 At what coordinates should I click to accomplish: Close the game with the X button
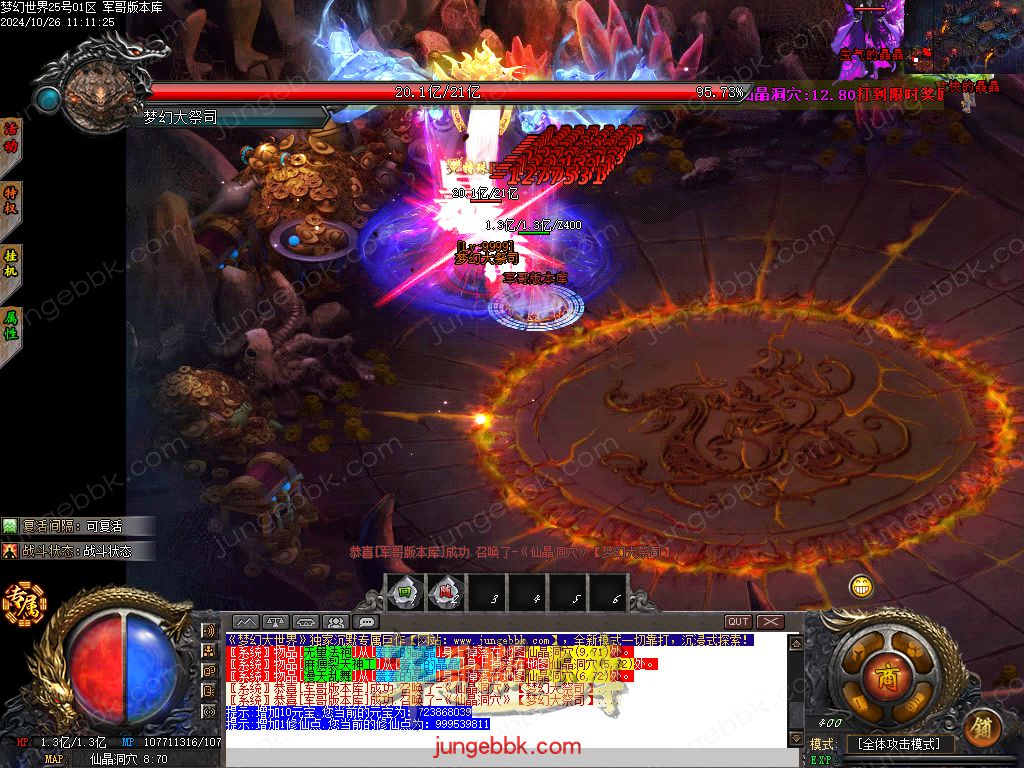tap(770, 622)
